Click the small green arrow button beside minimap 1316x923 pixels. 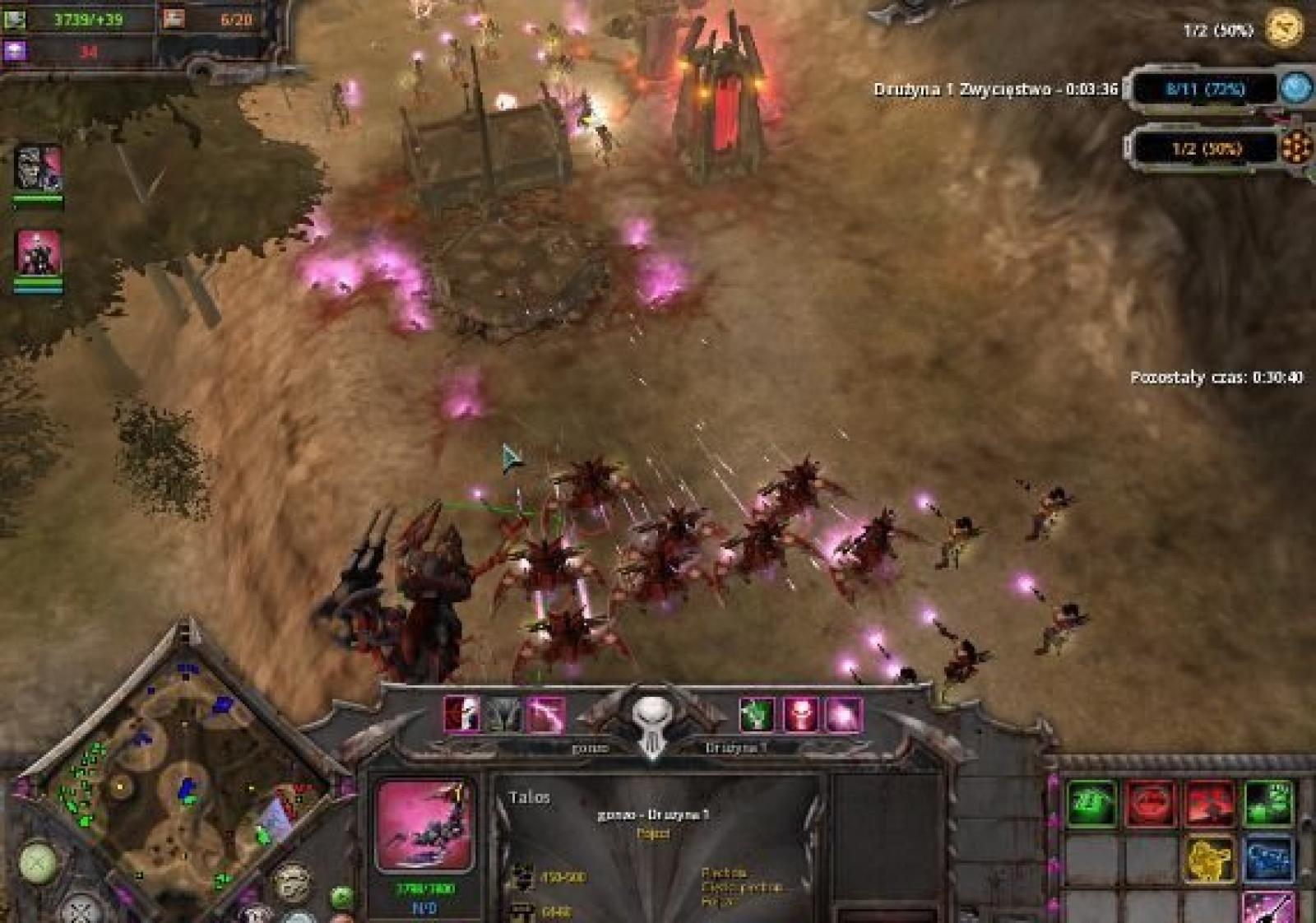(341, 896)
